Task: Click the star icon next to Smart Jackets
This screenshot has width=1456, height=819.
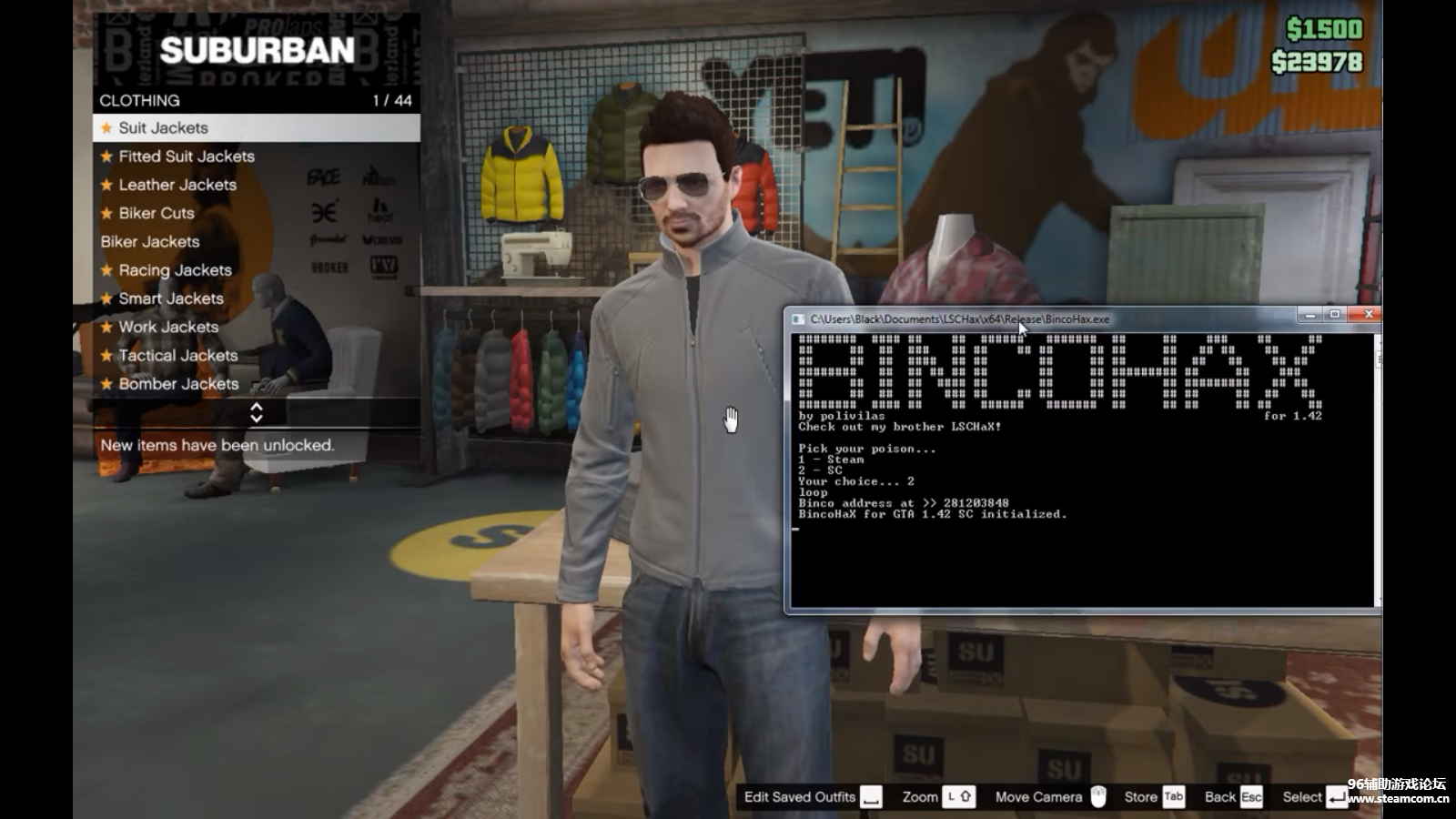Action: [x=105, y=298]
